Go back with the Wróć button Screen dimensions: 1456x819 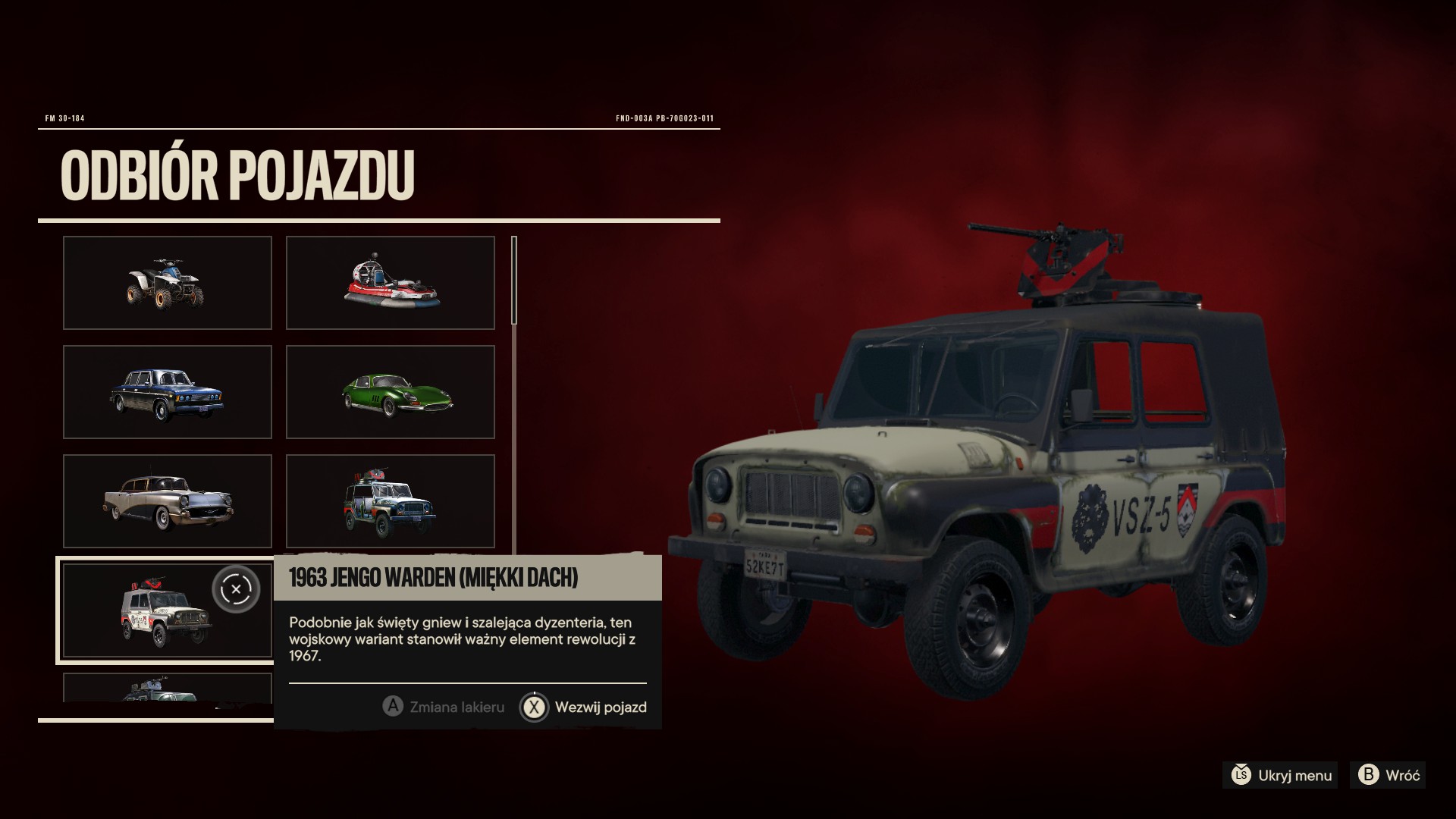(x=1391, y=775)
